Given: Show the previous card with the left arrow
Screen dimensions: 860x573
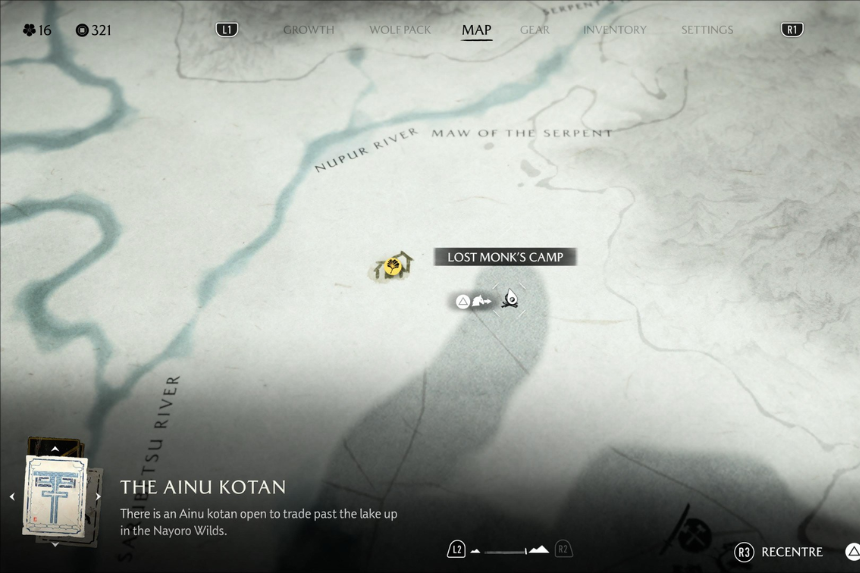Looking at the screenshot, I should pos(12,496).
